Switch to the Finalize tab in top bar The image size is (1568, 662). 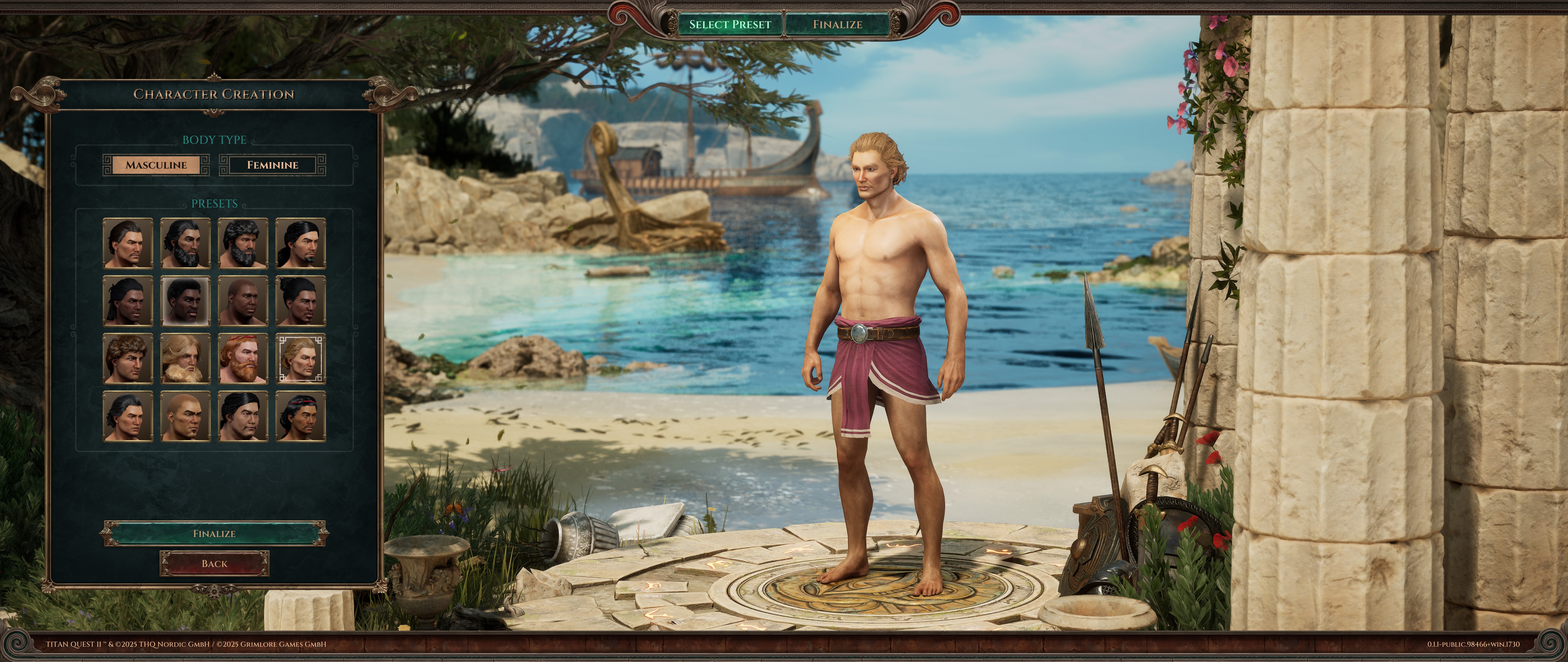837,25
